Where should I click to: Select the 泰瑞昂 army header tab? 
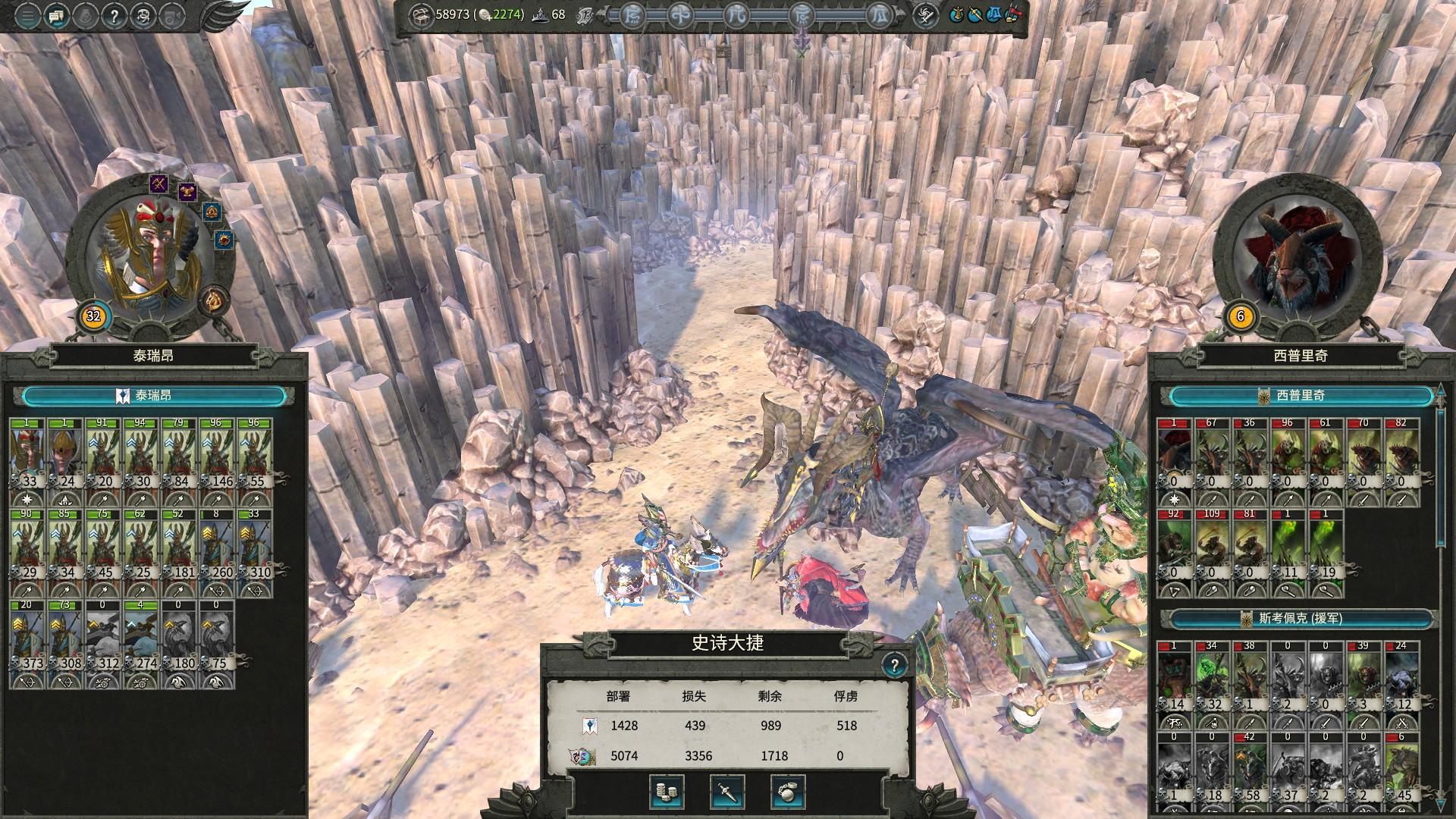tap(155, 395)
